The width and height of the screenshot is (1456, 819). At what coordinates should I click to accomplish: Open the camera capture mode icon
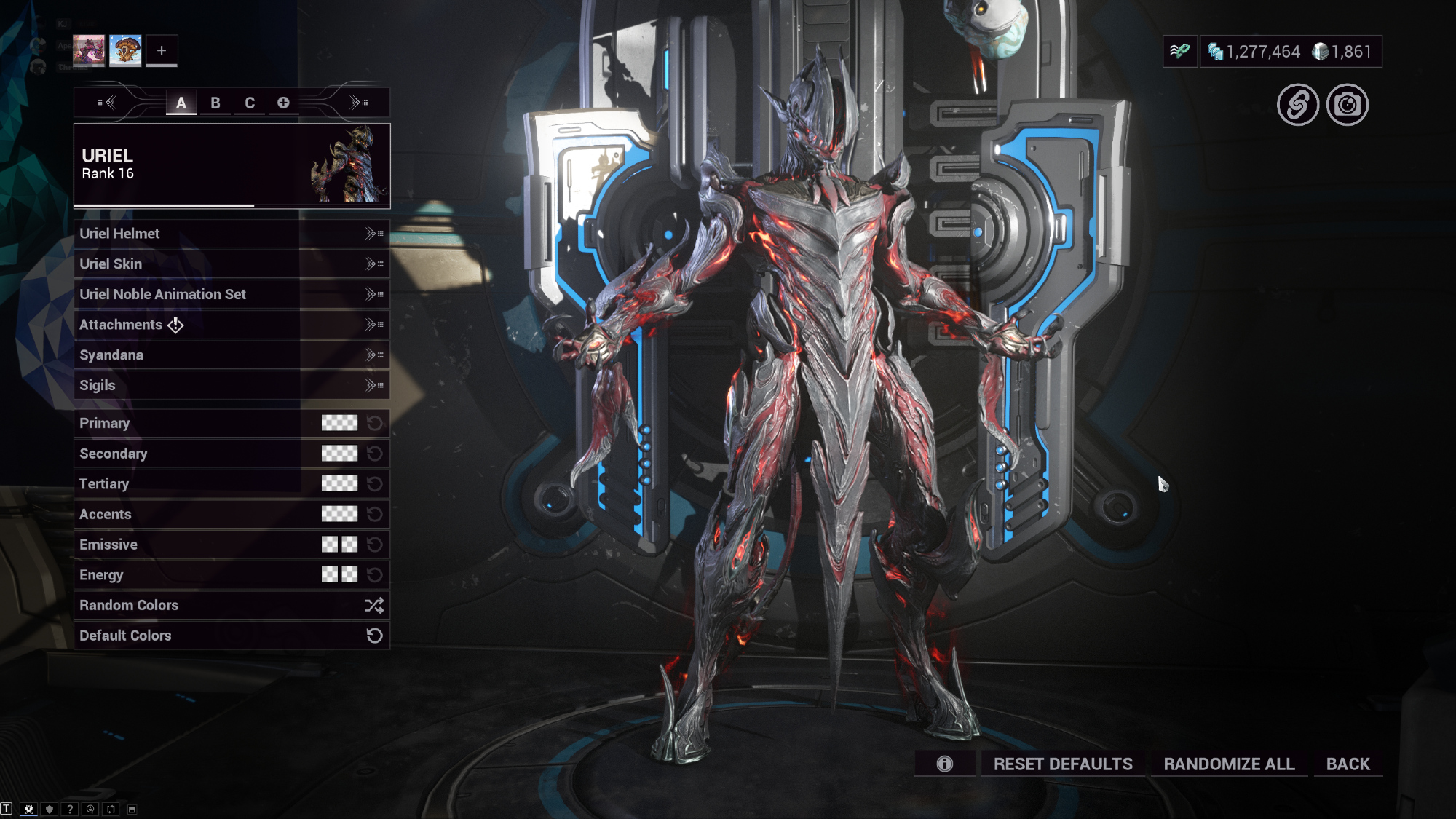pos(1348,105)
